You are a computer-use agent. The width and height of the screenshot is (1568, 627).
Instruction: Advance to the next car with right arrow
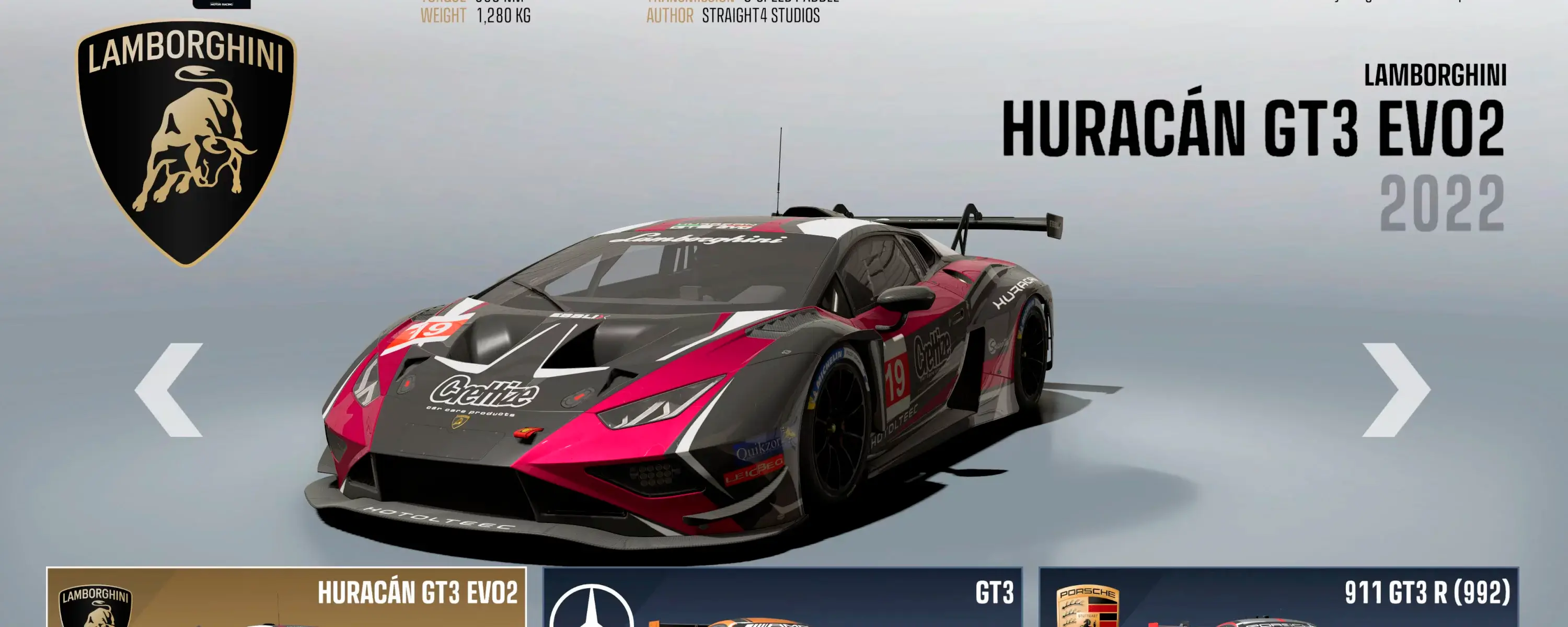[1395, 390]
